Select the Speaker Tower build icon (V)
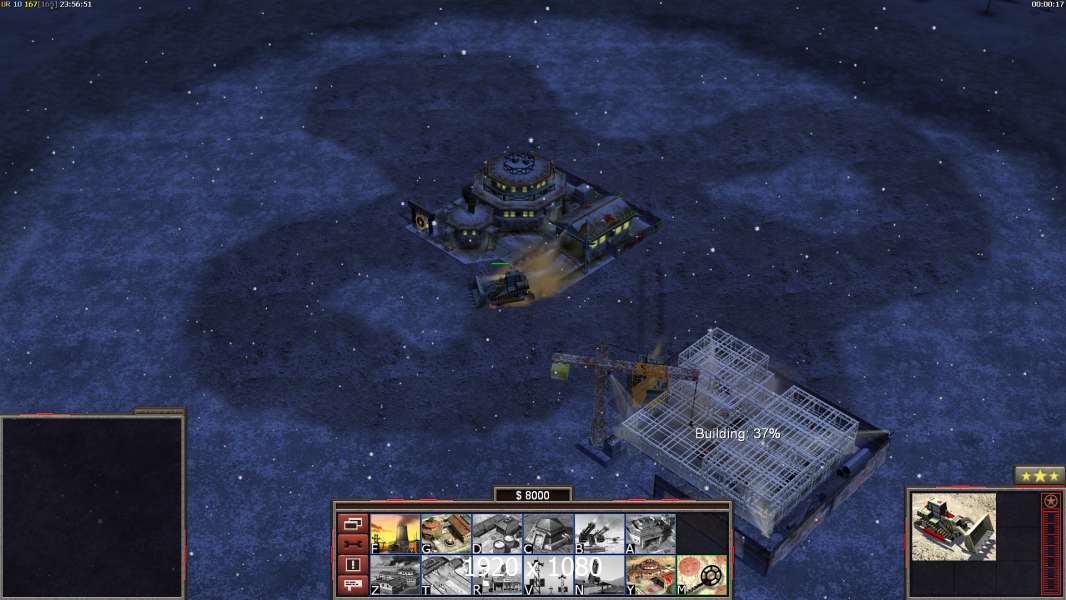 coord(548,575)
